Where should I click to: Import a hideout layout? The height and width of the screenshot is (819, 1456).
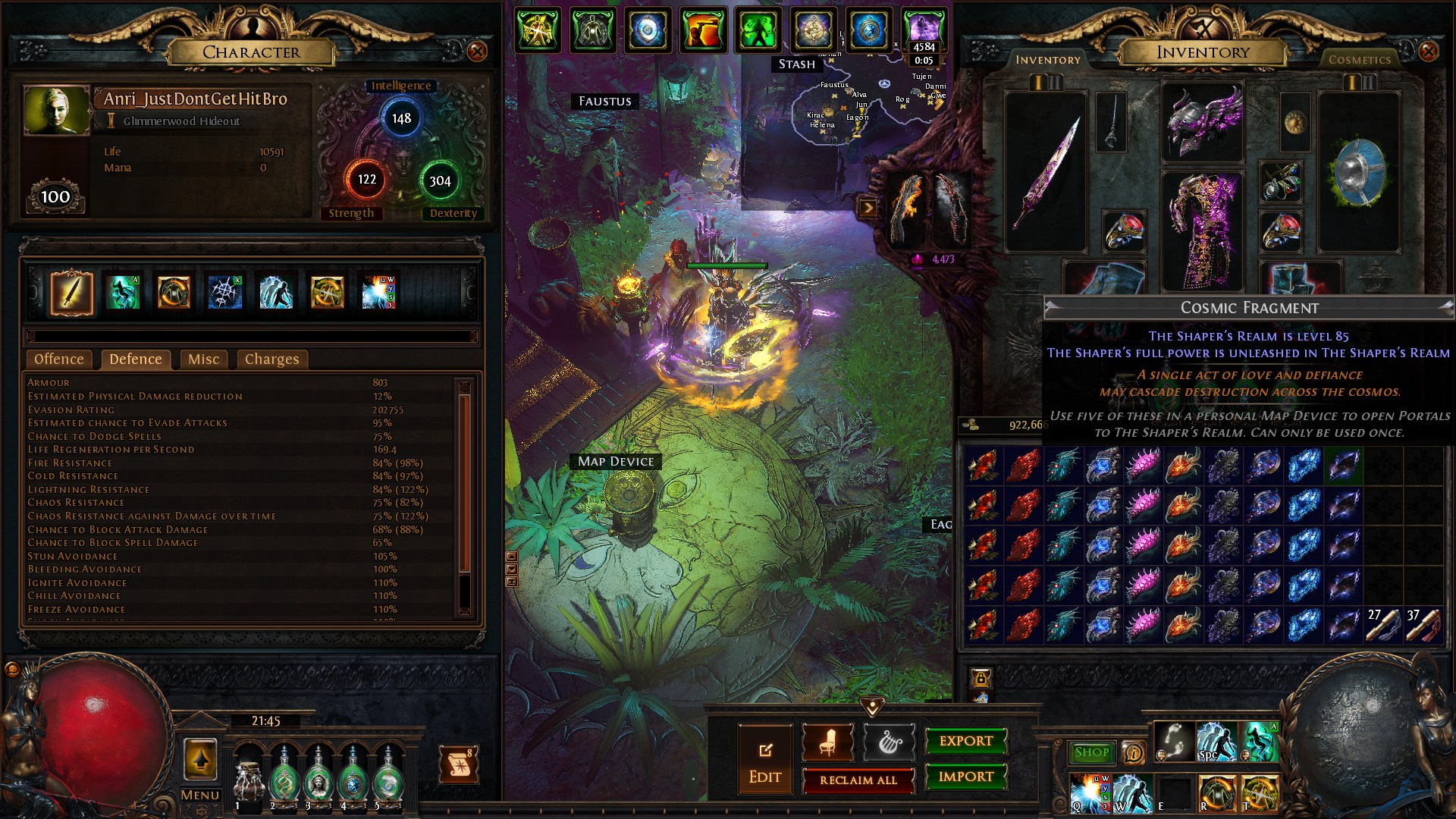point(965,777)
